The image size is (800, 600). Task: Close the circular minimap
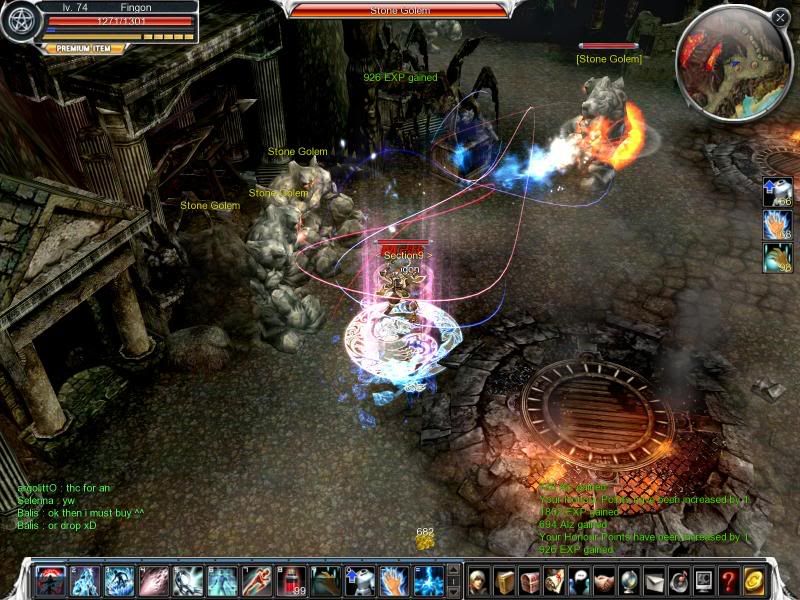780,17
